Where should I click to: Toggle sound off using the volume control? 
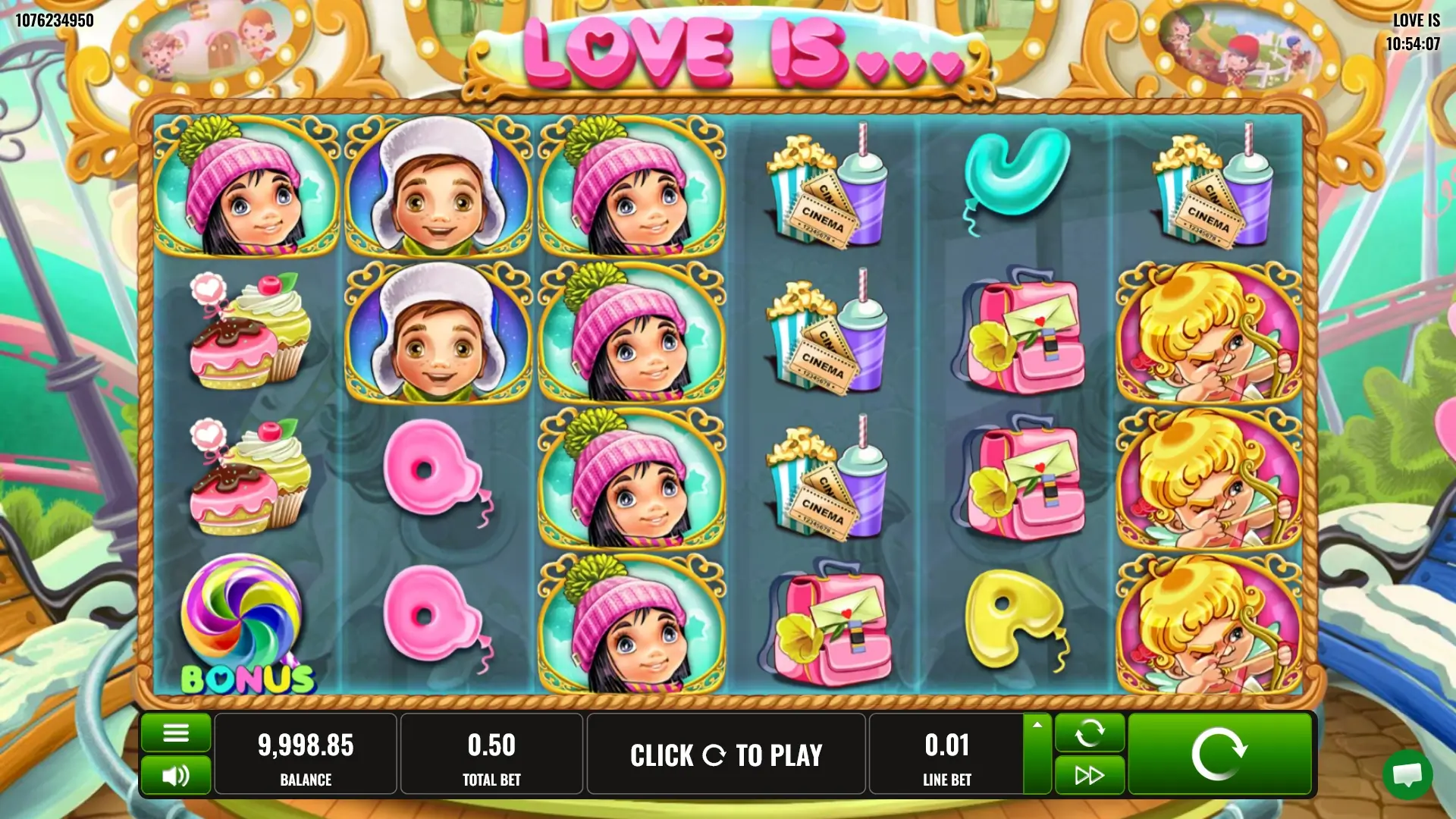(x=175, y=774)
